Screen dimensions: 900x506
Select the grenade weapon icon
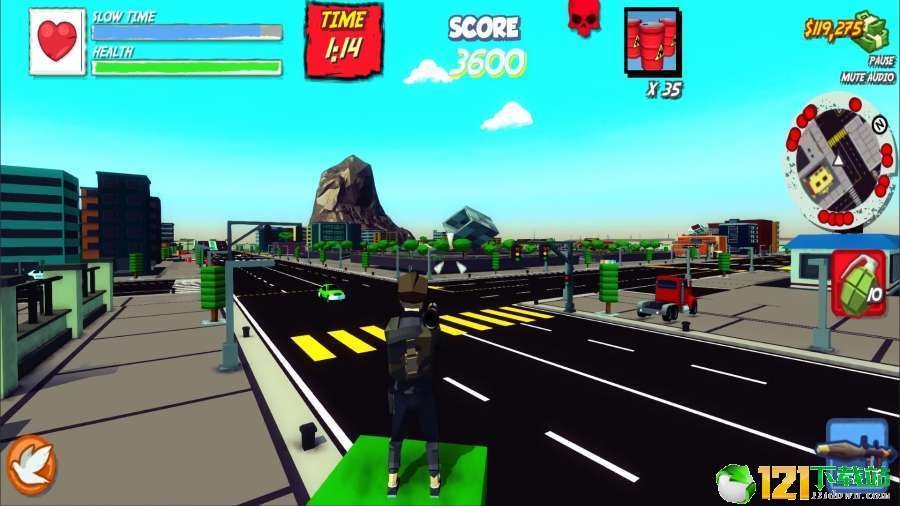(856, 283)
